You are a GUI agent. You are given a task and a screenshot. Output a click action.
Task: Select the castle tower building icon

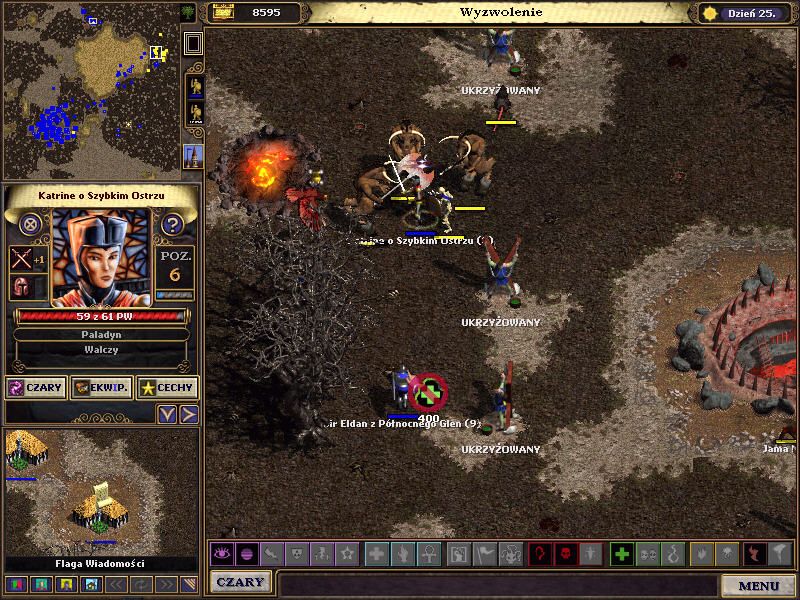[x=193, y=156]
